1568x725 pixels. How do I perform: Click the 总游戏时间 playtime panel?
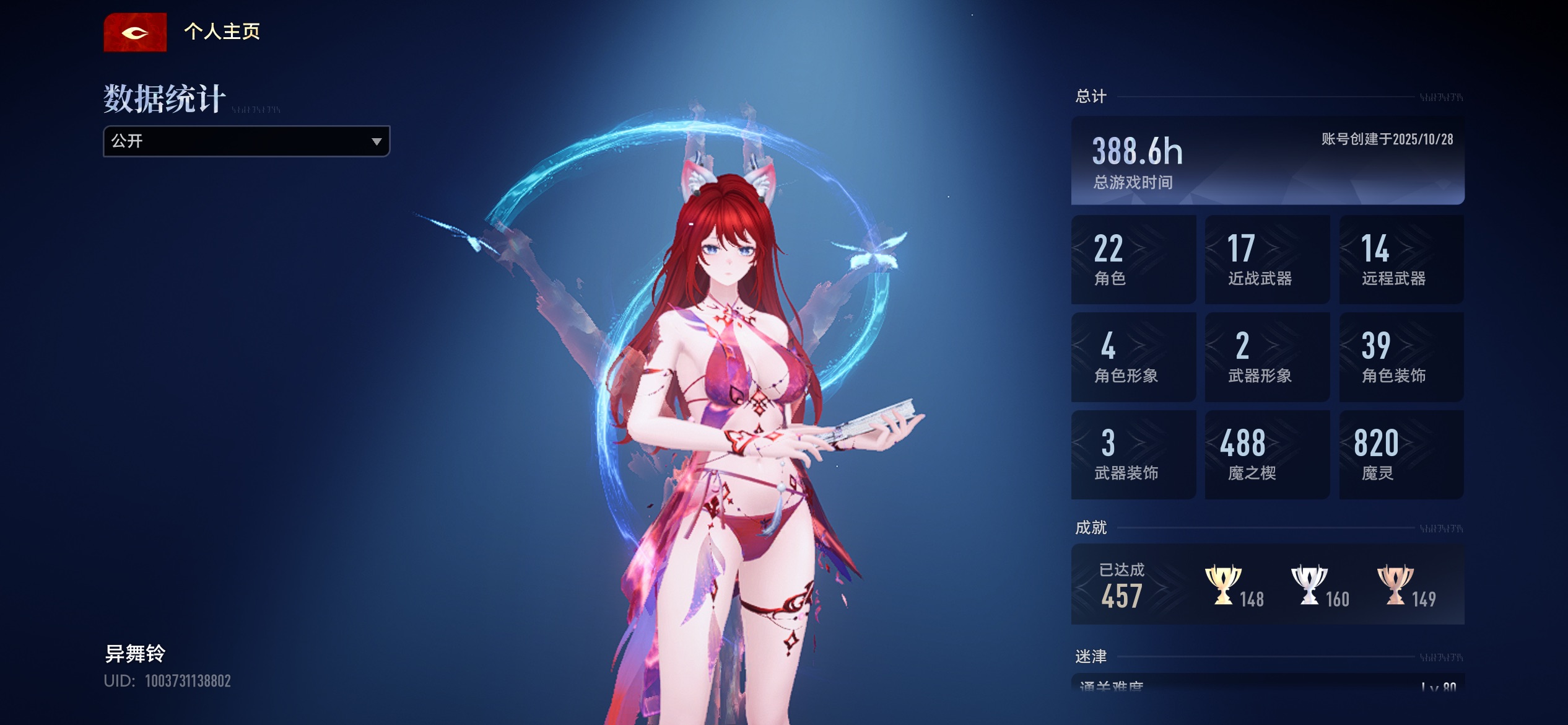click(x=1267, y=160)
